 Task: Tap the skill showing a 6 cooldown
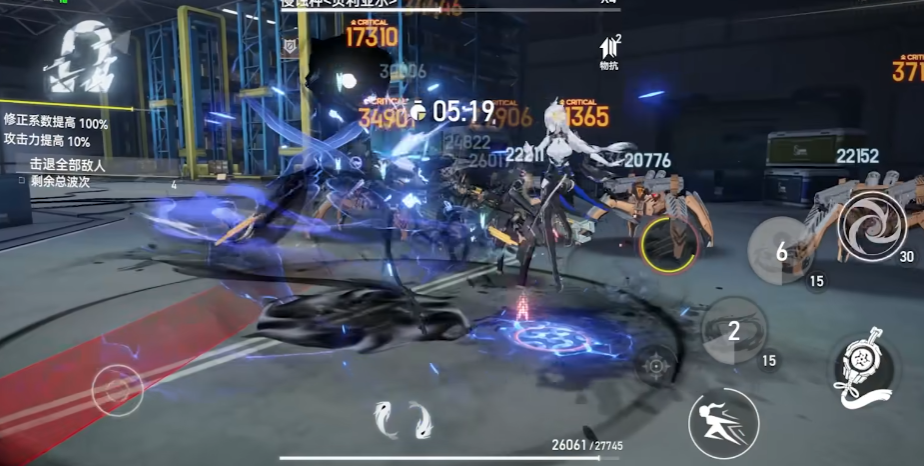[781, 251]
